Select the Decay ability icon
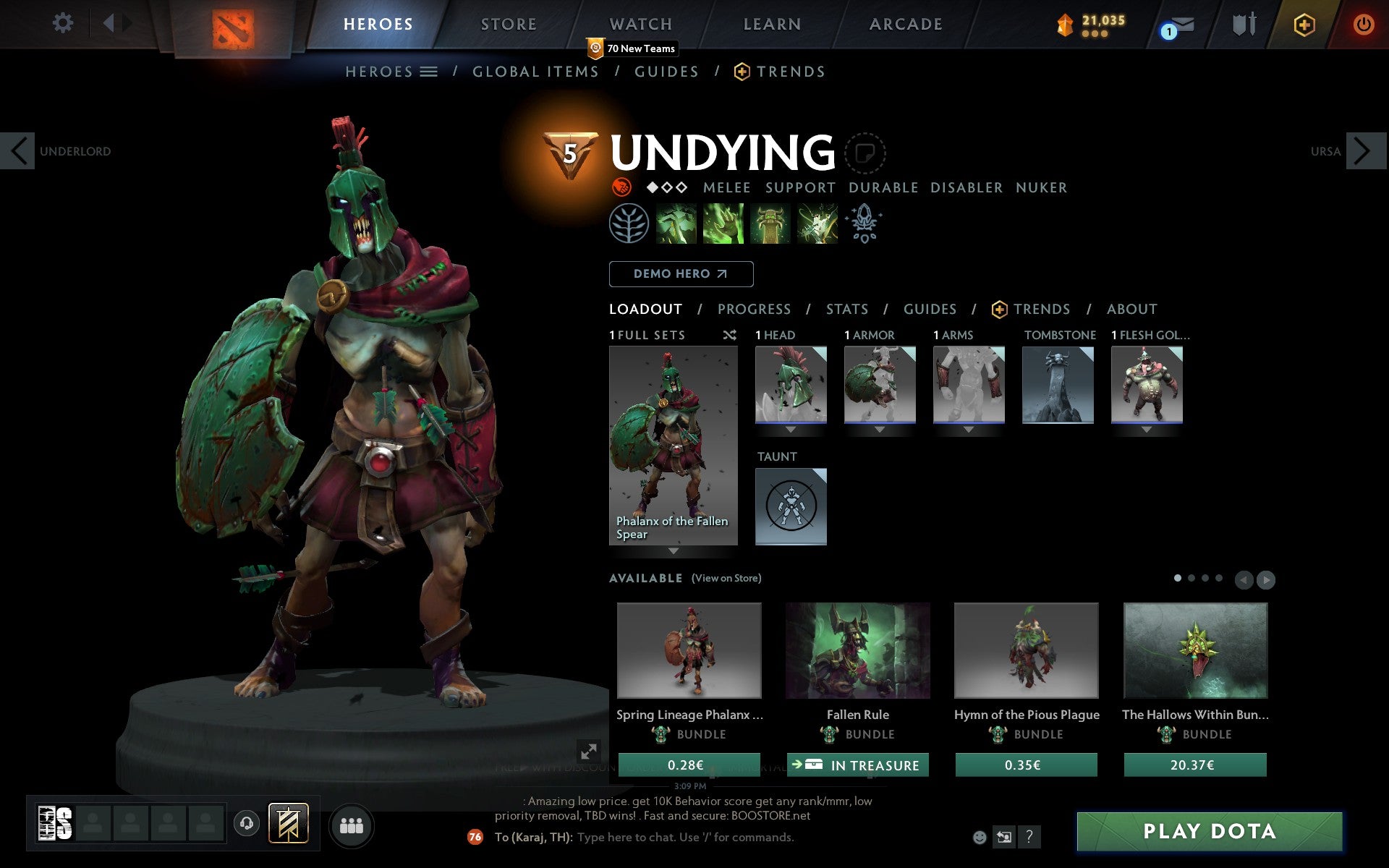 click(x=676, y=223)
